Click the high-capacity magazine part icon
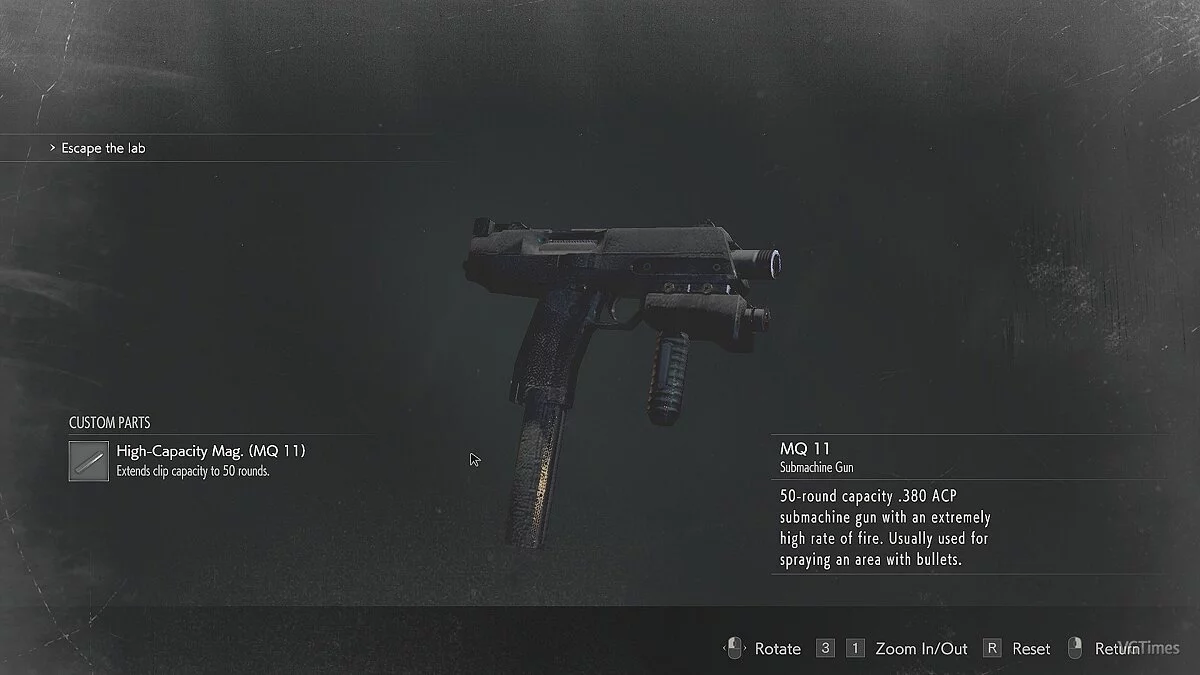Screen dimensions: 1200x675 pos(89,461)
